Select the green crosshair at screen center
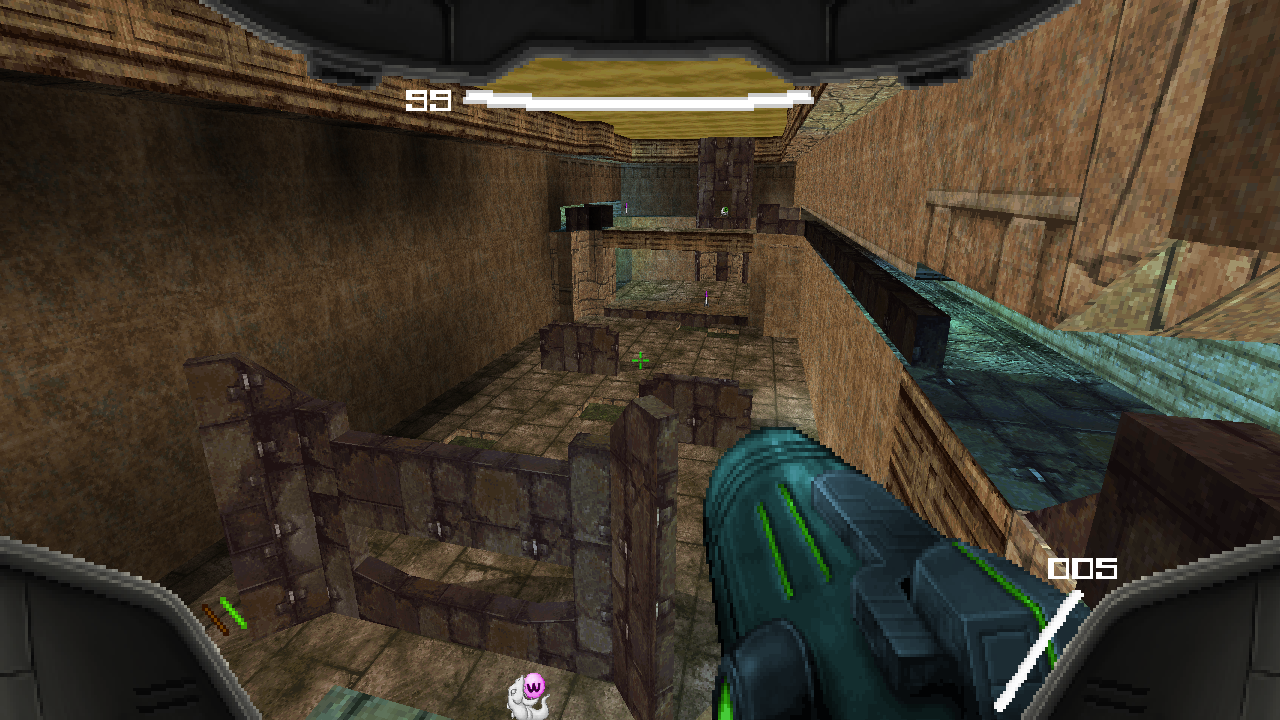1280x720 pixels. tap(638, 360)
